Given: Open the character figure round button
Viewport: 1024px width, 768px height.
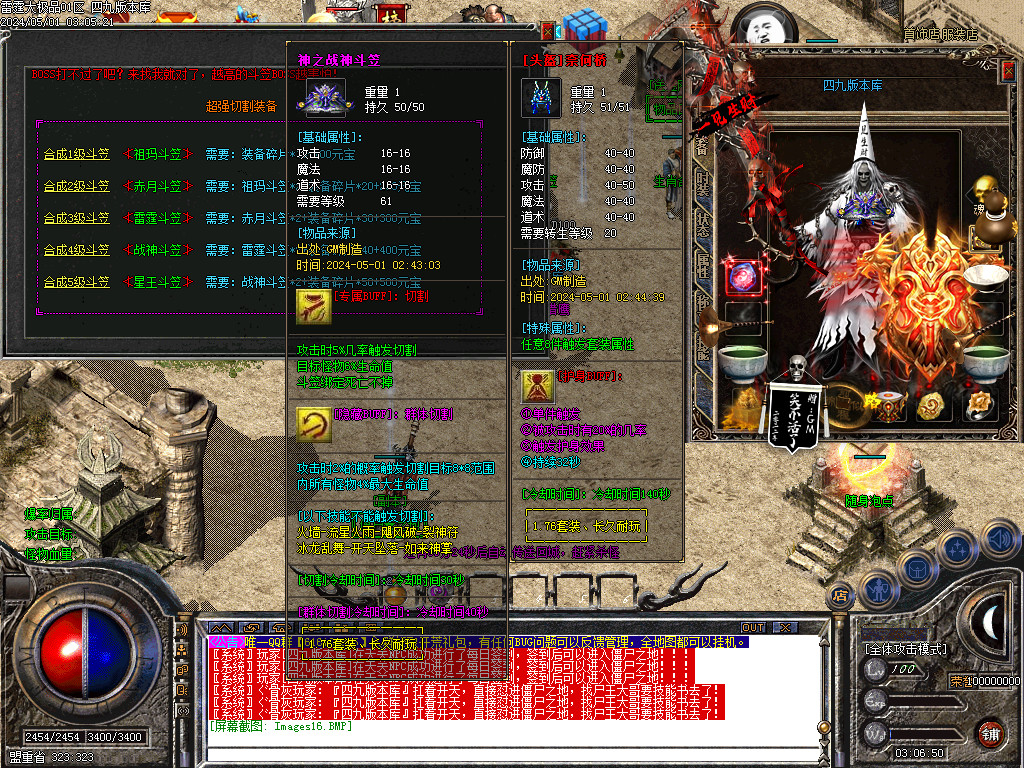Looking at the screenshot, I should click(878, 589).
